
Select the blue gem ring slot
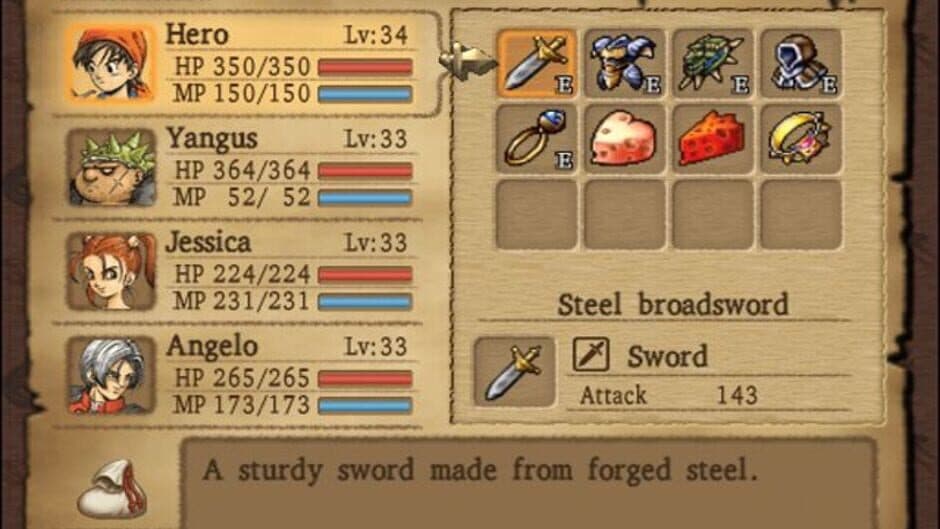pos(537,138)
